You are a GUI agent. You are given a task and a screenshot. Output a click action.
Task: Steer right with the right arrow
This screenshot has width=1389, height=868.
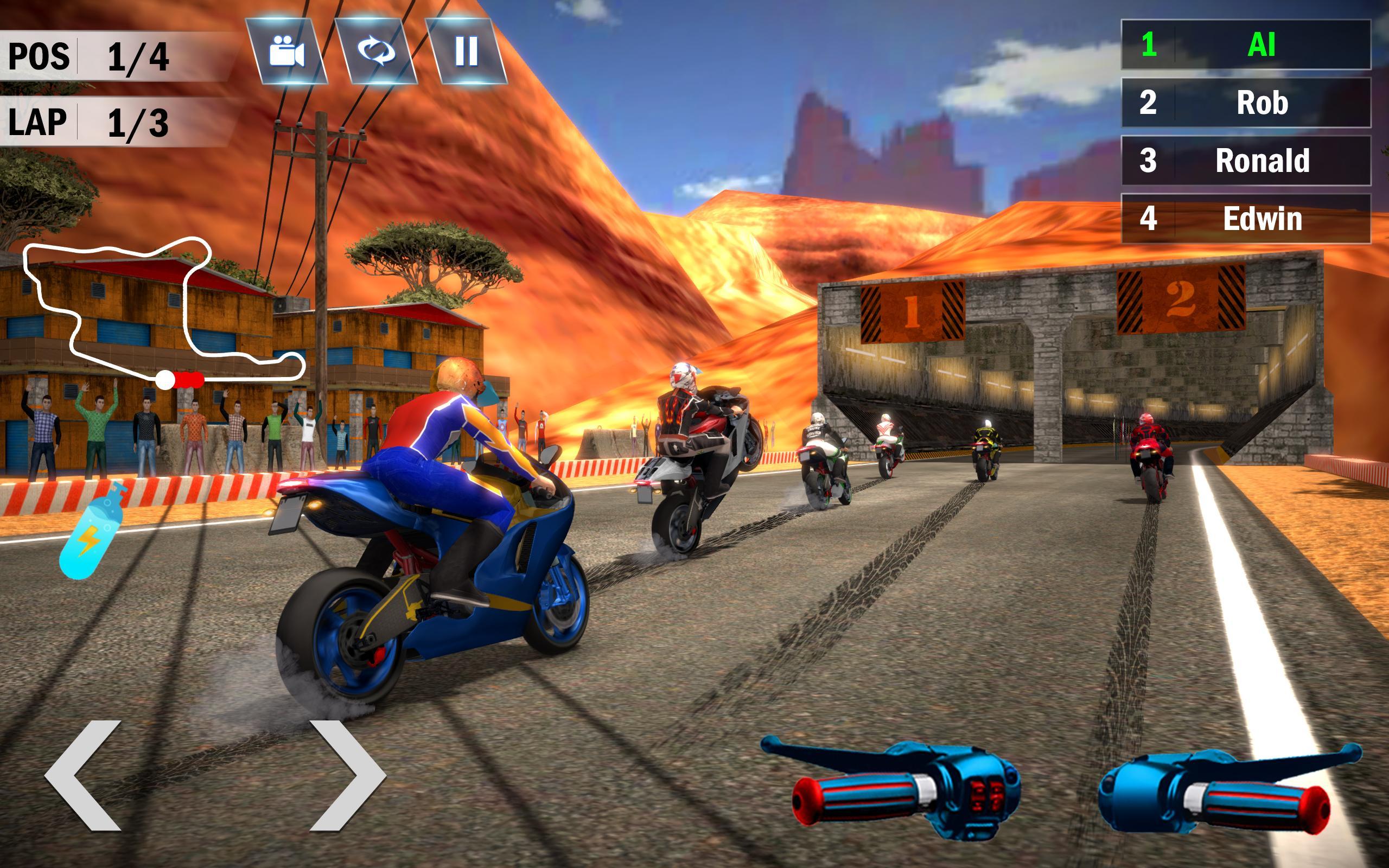click(x=347, y=775)
